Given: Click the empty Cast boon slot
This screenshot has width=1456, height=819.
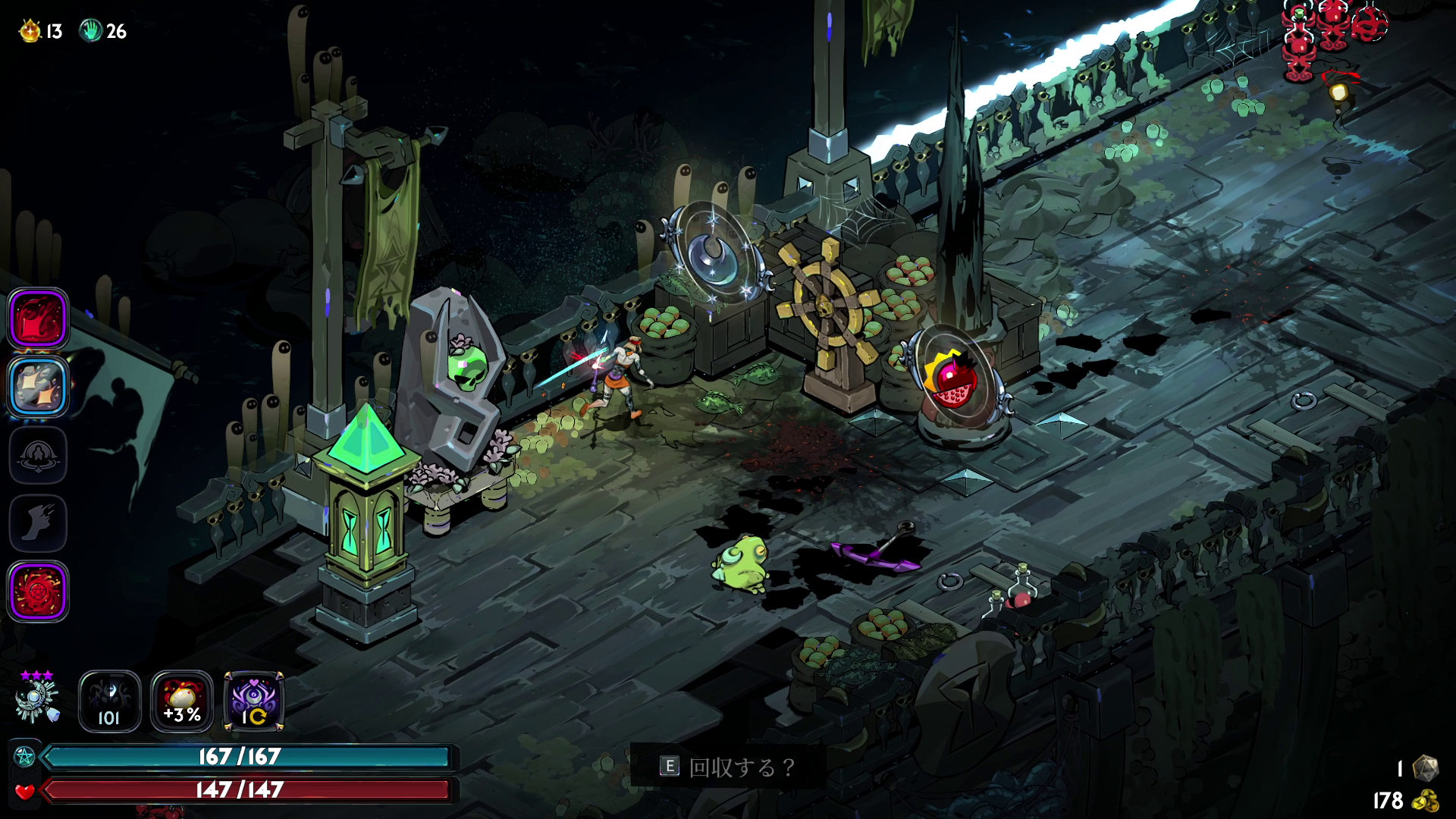Looking at the screenshot, I should (x=38, y=455).
